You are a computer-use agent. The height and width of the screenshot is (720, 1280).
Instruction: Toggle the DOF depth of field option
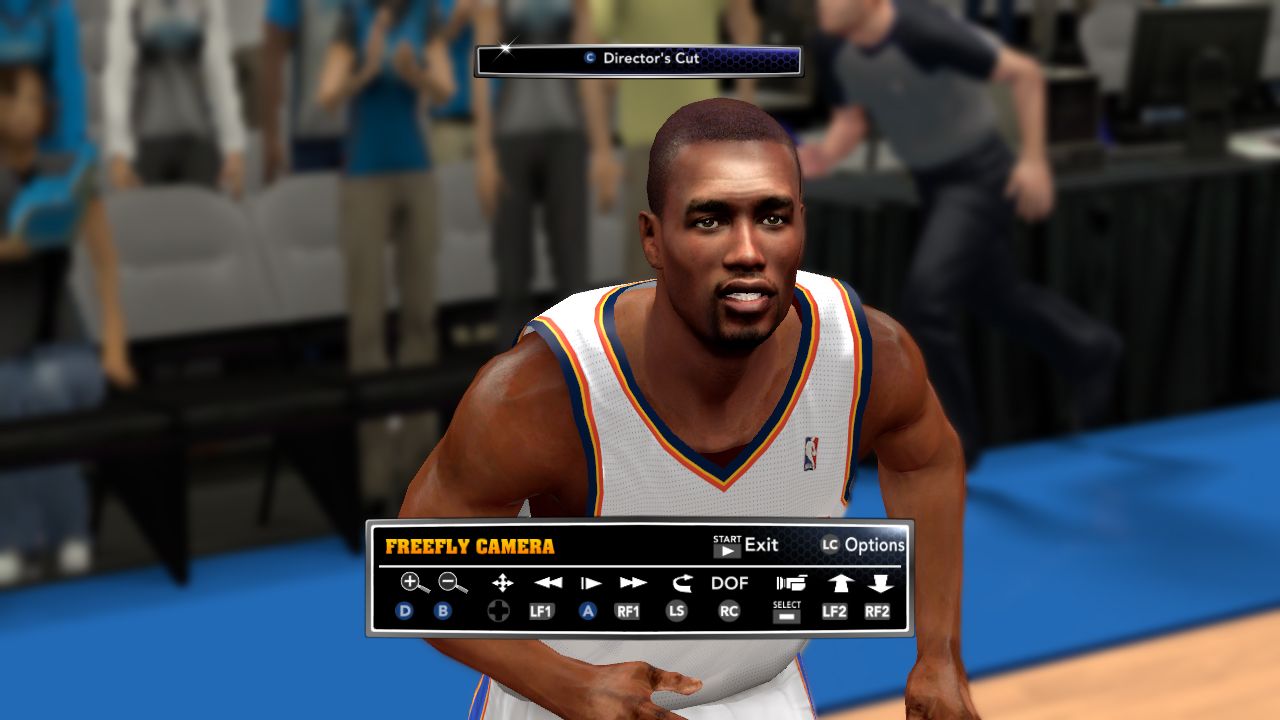730,583
